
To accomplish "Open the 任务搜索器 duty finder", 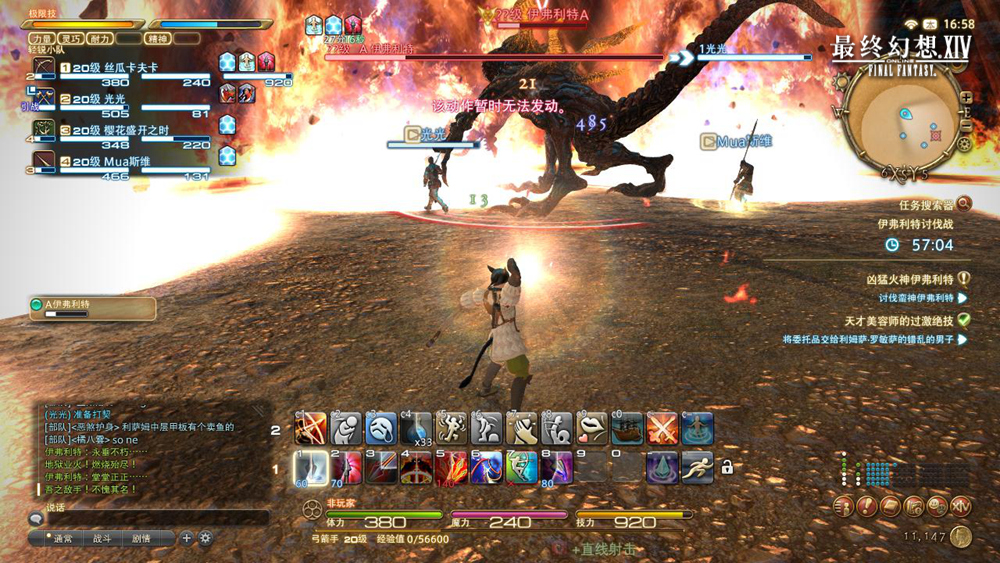I will (x=919, y=203).
